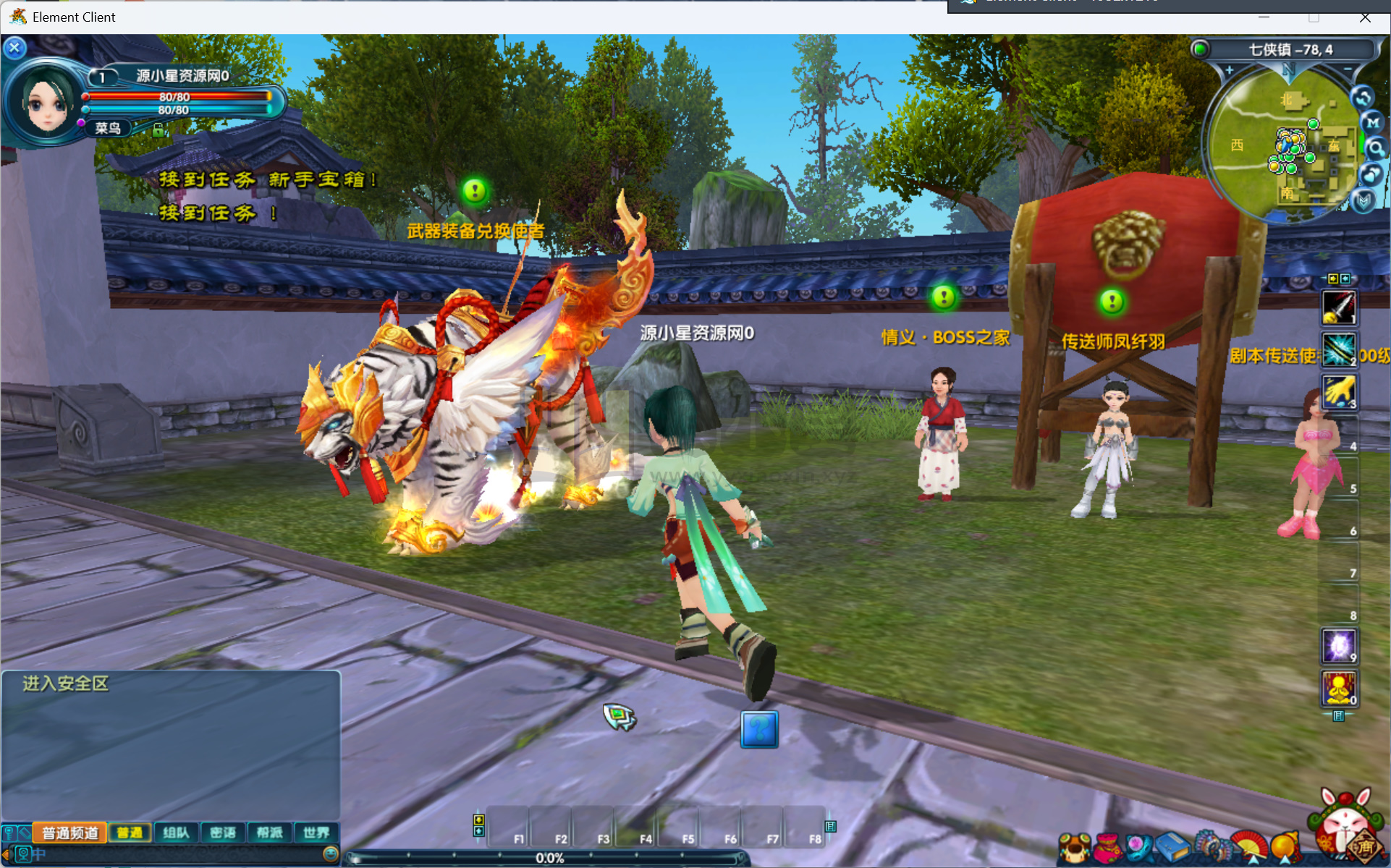
Task: Activate the golden meditation skill in slot 0
Action: tap(1338, 688)
